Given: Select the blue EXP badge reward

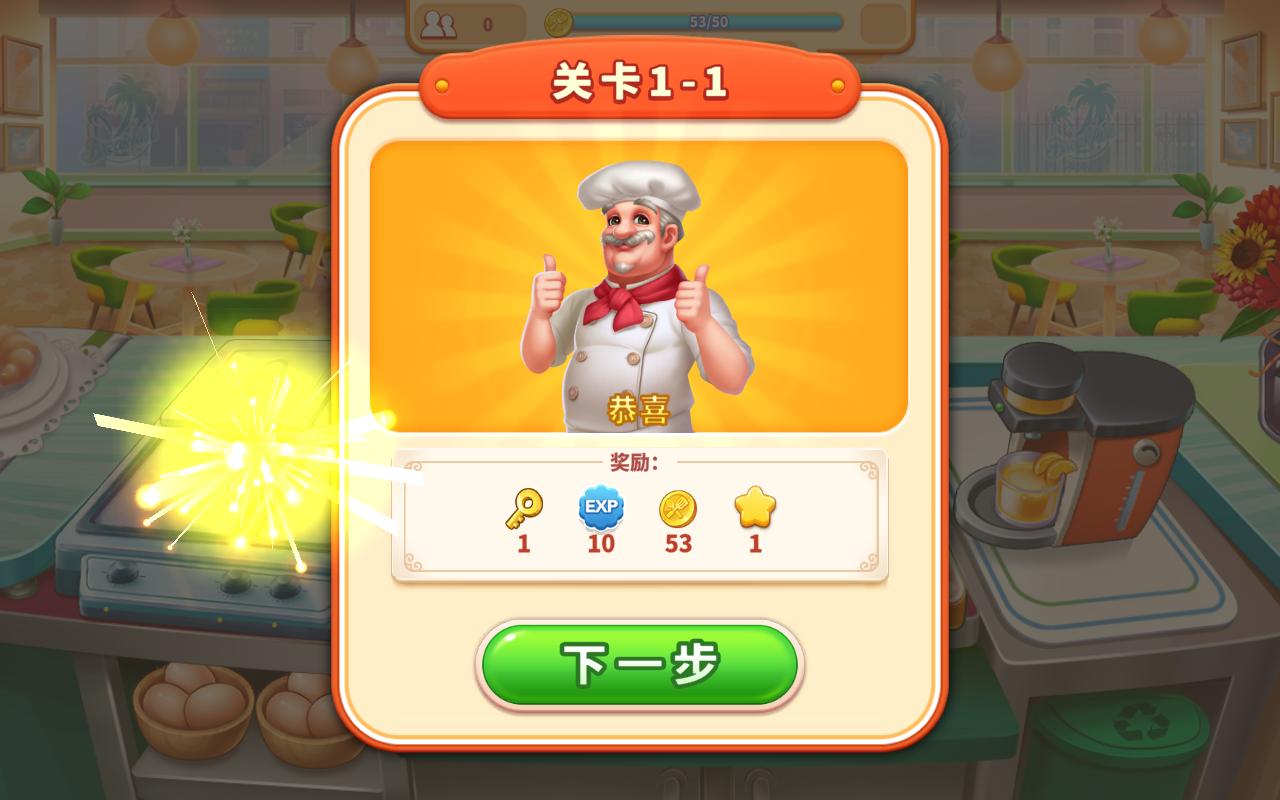Looking at the screenshot, I should pyautogui.click(x=600, y=510).
